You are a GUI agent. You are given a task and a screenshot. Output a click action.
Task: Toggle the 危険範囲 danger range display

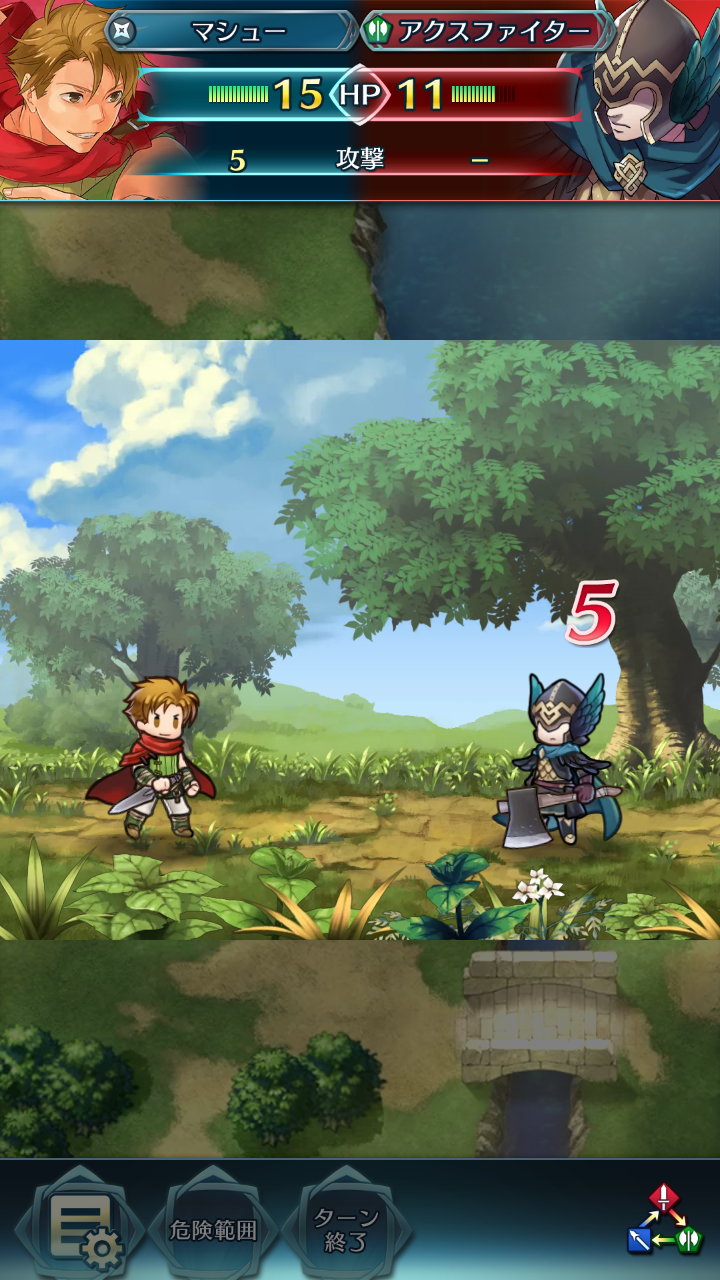(213, 1230)
